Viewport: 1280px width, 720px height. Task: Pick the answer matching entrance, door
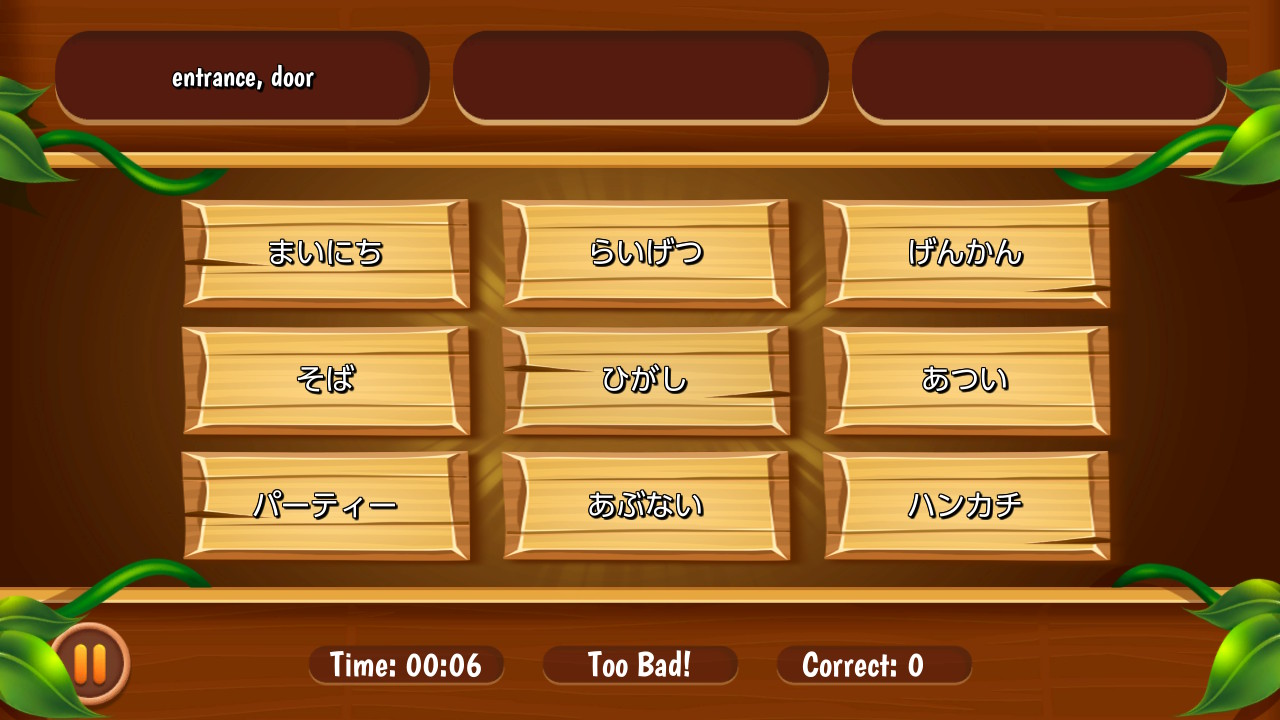pos(965,253)
